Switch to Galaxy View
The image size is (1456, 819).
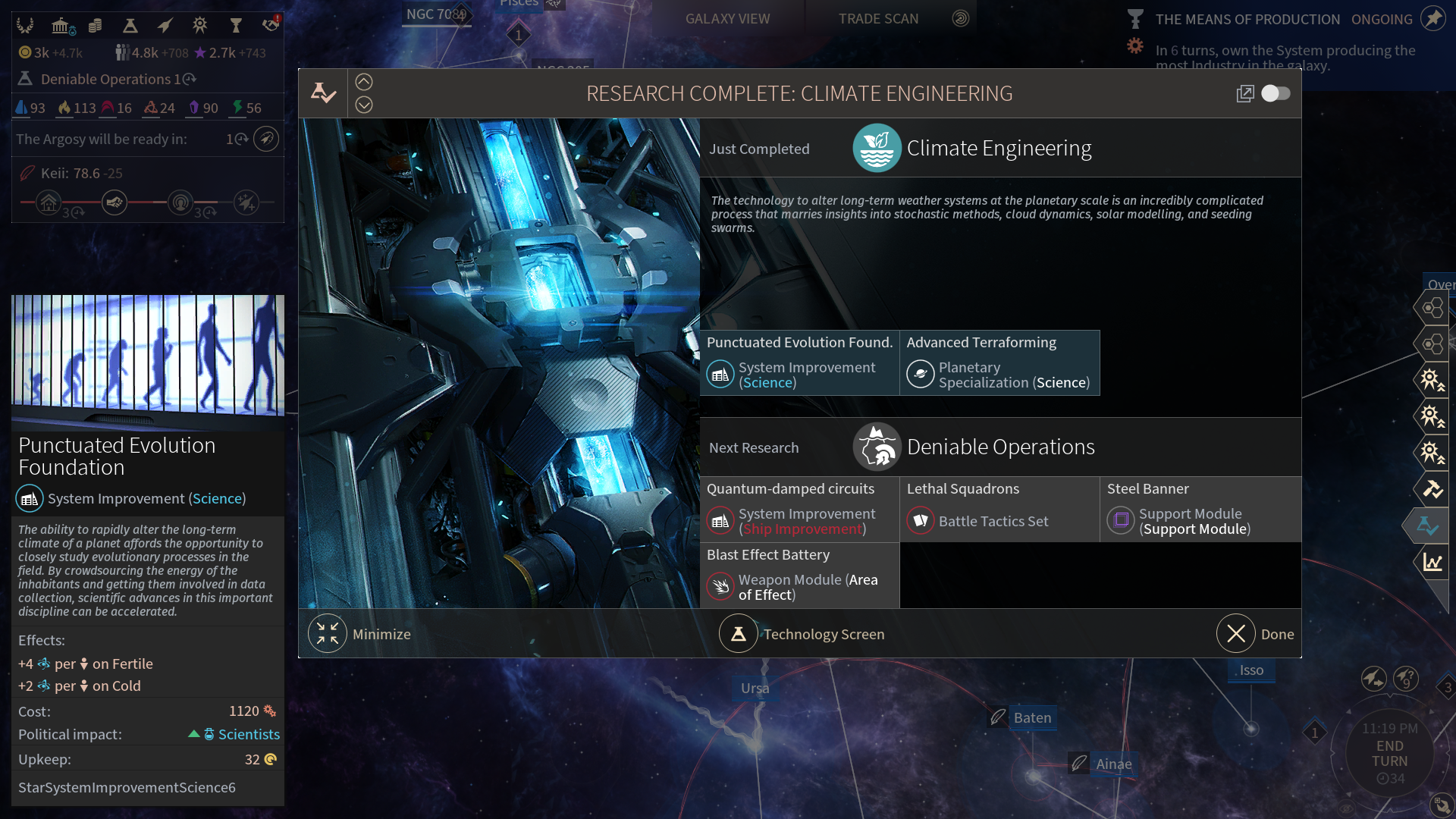727,19
